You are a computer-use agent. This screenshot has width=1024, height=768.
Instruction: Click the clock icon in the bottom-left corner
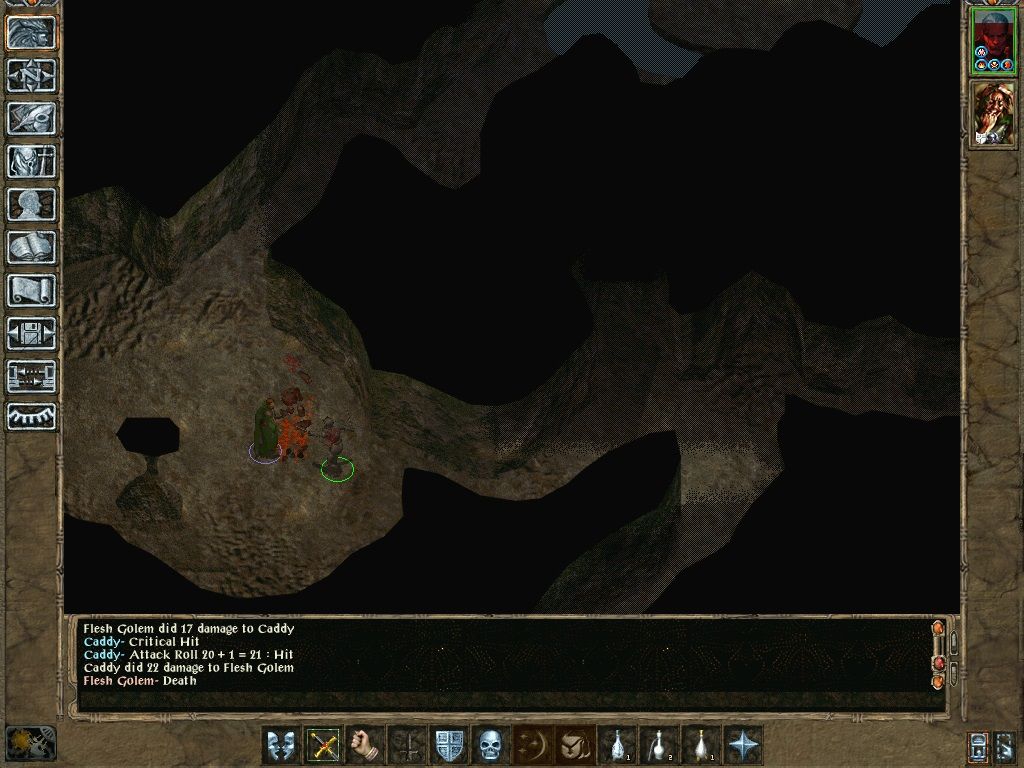(30, 743)
